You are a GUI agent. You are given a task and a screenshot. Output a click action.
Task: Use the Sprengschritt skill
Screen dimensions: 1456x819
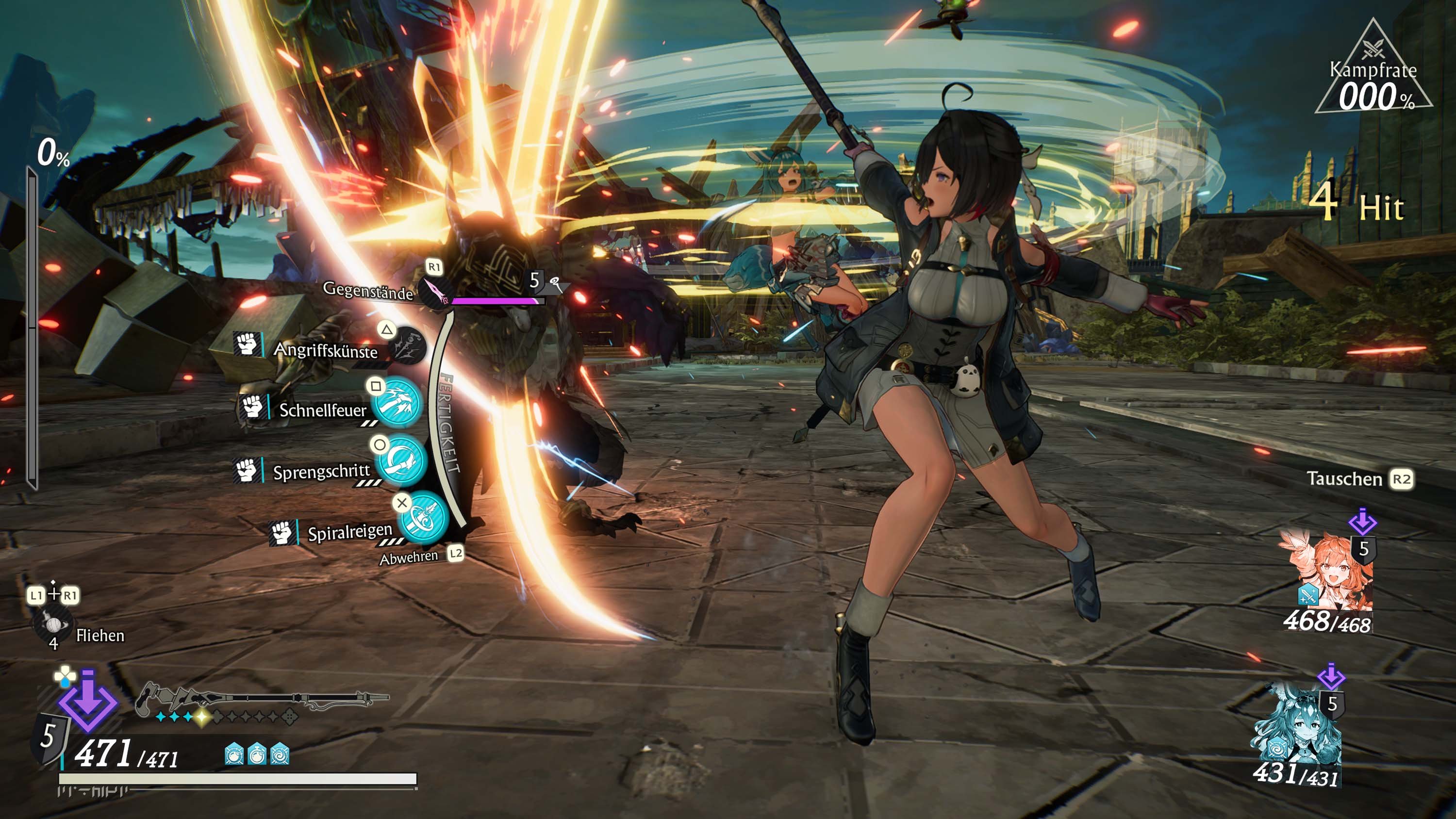pyautogui.click(x=401, y=462)
